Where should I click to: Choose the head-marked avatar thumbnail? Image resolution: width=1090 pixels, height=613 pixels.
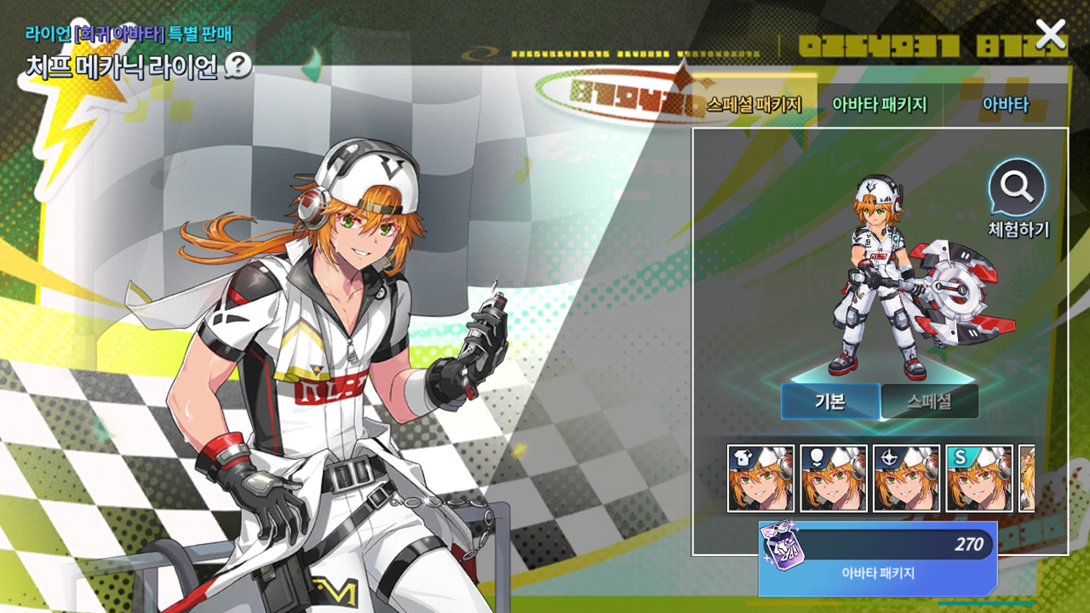click(x=833, y=479)
